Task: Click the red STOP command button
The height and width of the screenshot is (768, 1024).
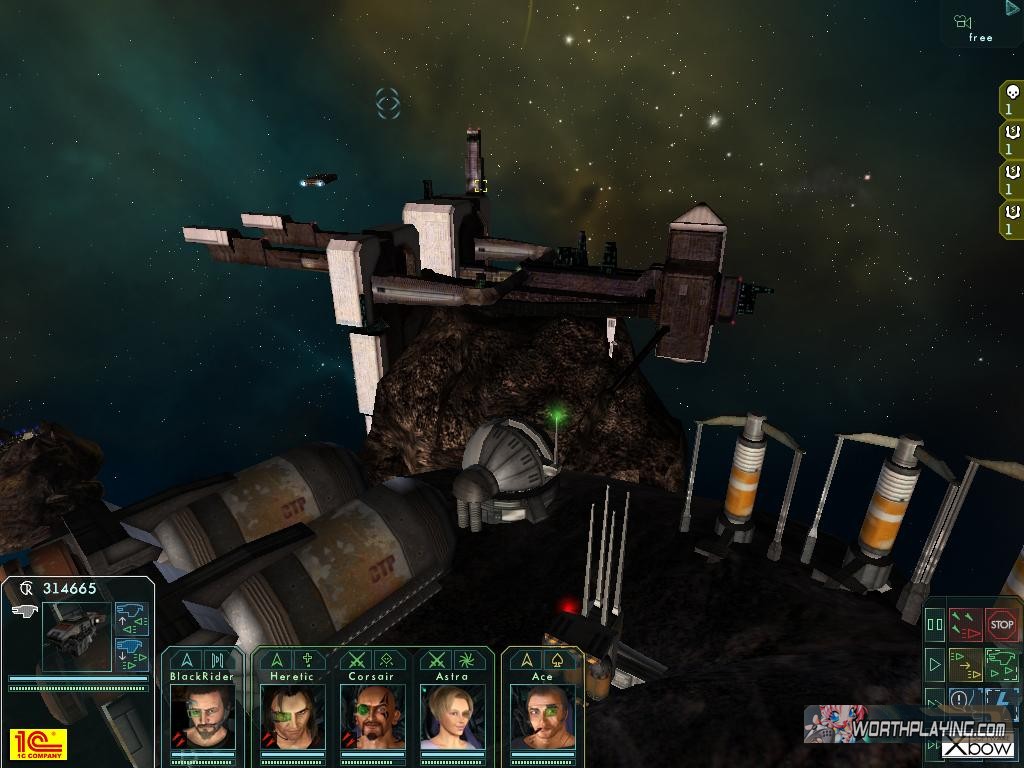Action: point(1001,625)
